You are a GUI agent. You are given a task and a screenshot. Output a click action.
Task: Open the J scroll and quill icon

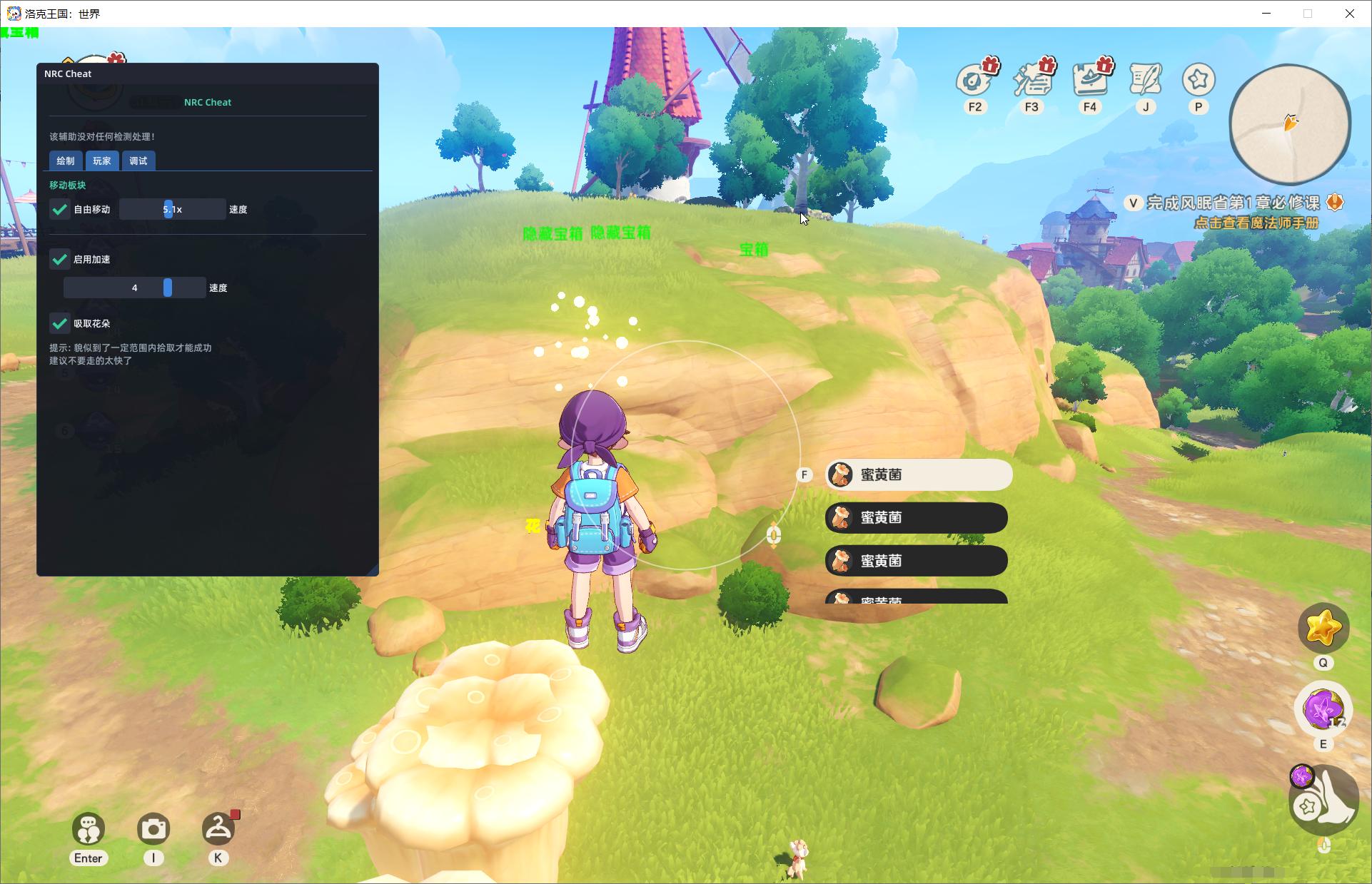1146,80
